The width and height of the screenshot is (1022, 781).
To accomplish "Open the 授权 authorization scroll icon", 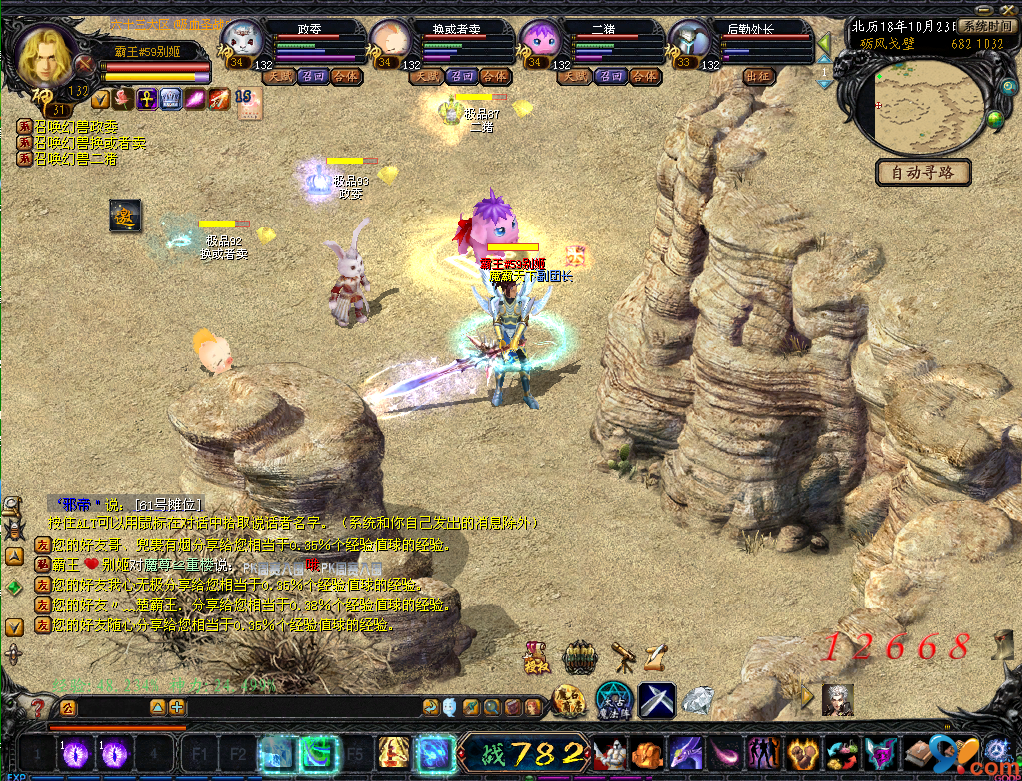I will [536, 658].
